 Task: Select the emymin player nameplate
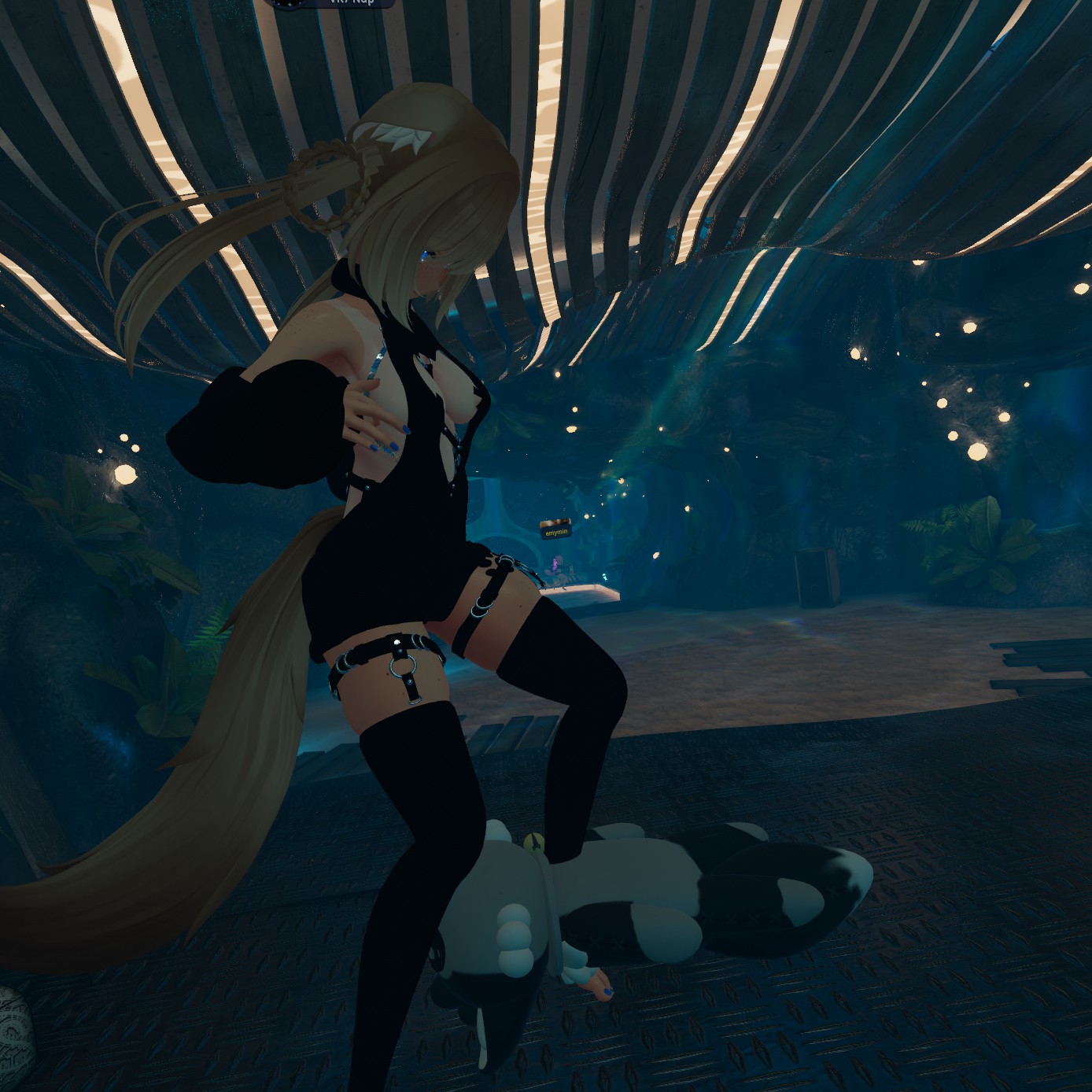point(555,532)
